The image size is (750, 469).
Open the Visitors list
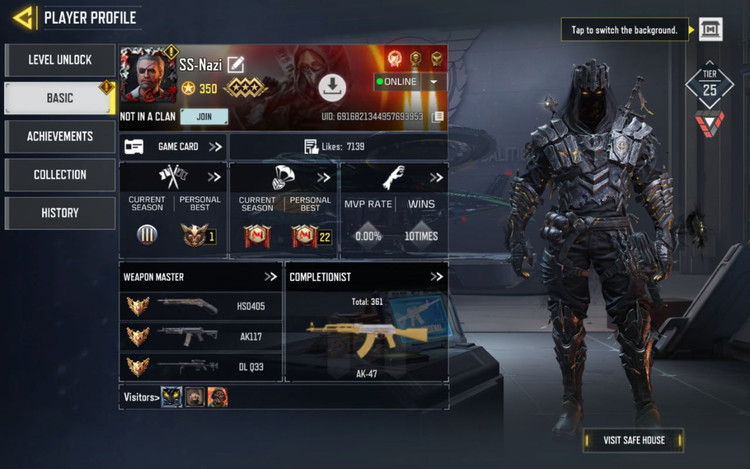tap(140, 397)
